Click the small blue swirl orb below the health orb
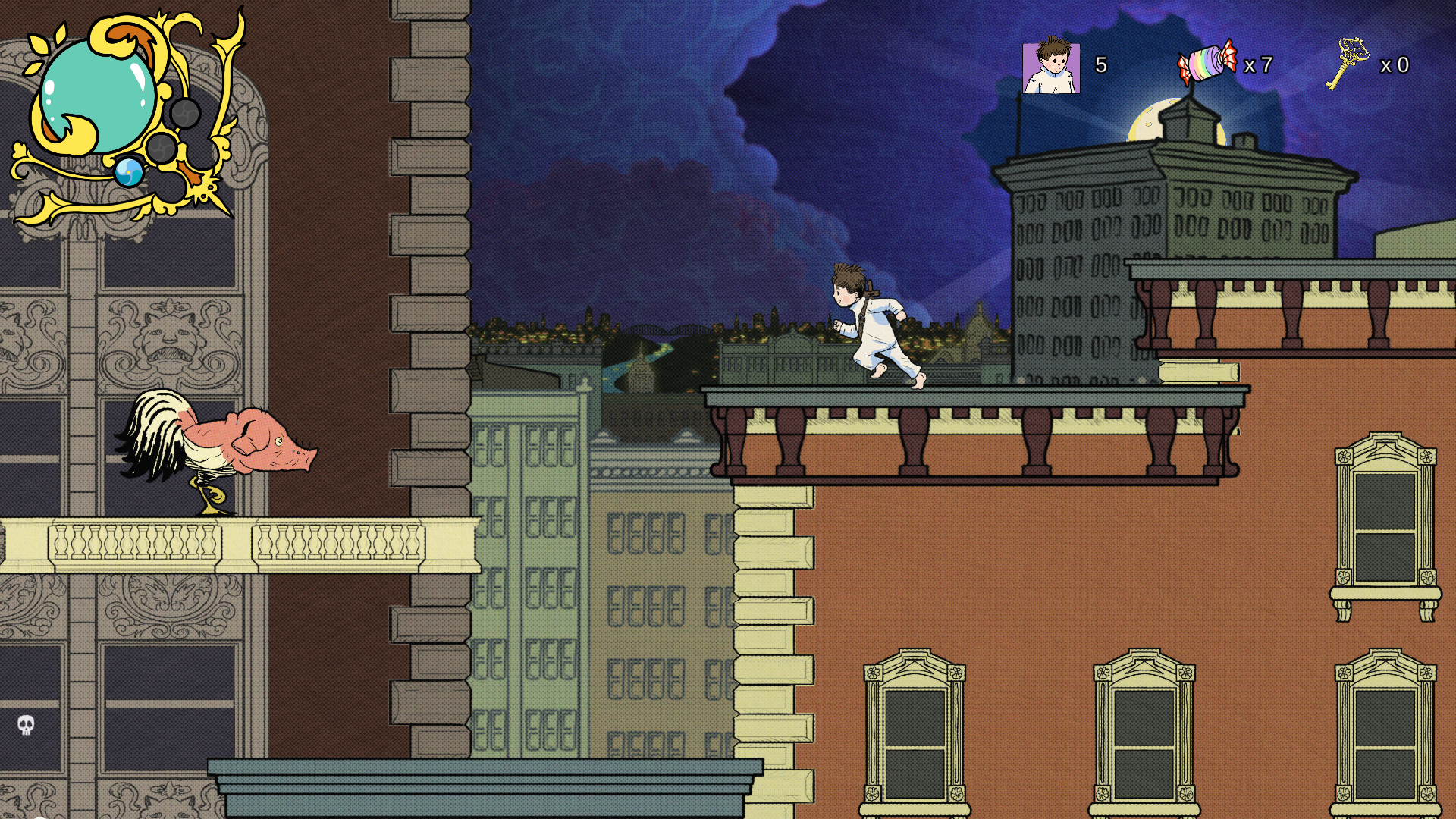This screenshot has width=1456, height=819. click(129, 172)
